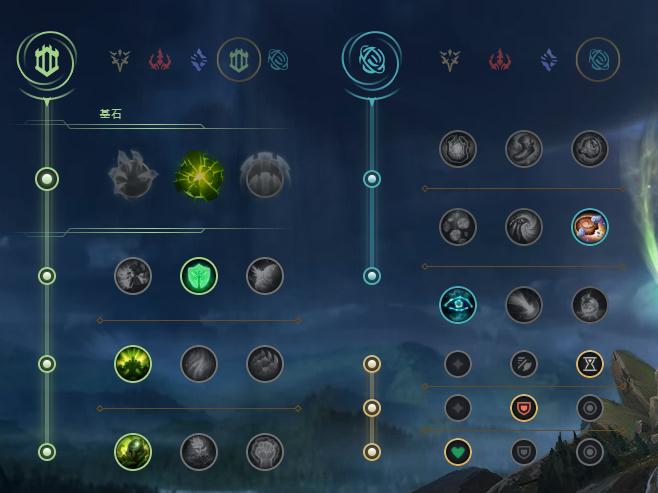Select the Overgrowth rune
The height and width of the screenshot is (493, 658).
[132, 452]
